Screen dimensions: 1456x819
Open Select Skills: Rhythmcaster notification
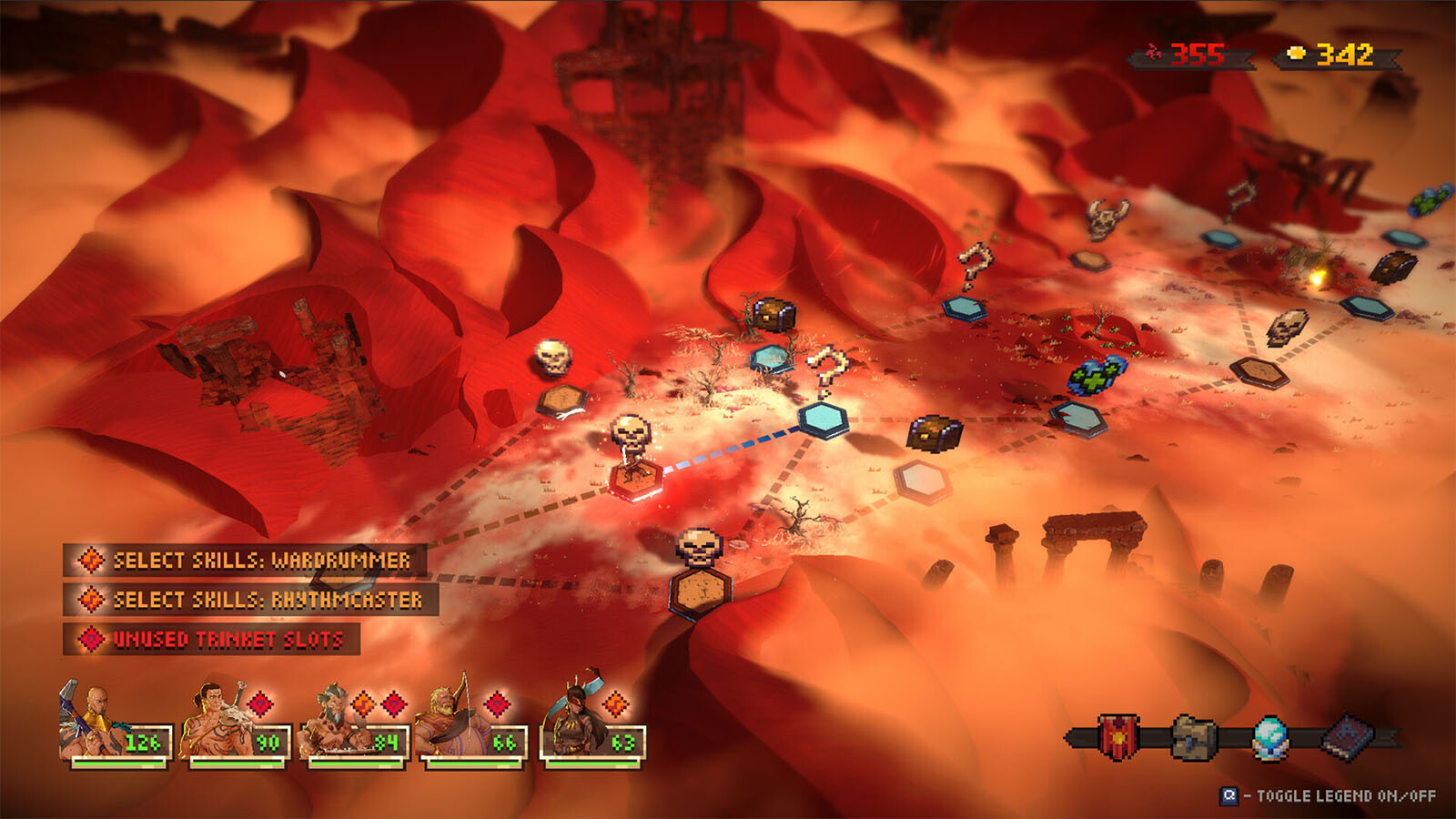point(251,600)
